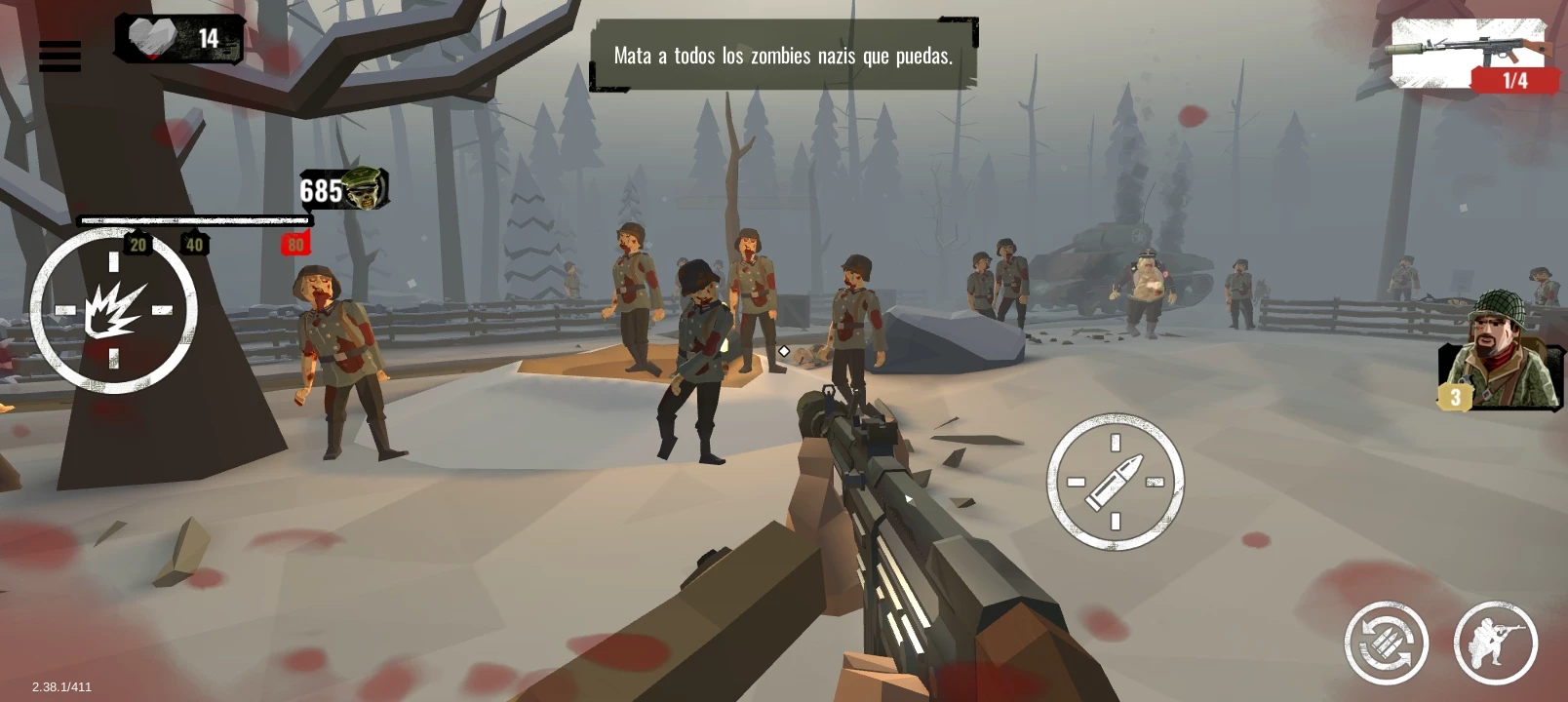The image size is (1568, 702).
Task: Activate the kneeling soldier aim button
Action: pyautogui.click(x=1495, y=643)
